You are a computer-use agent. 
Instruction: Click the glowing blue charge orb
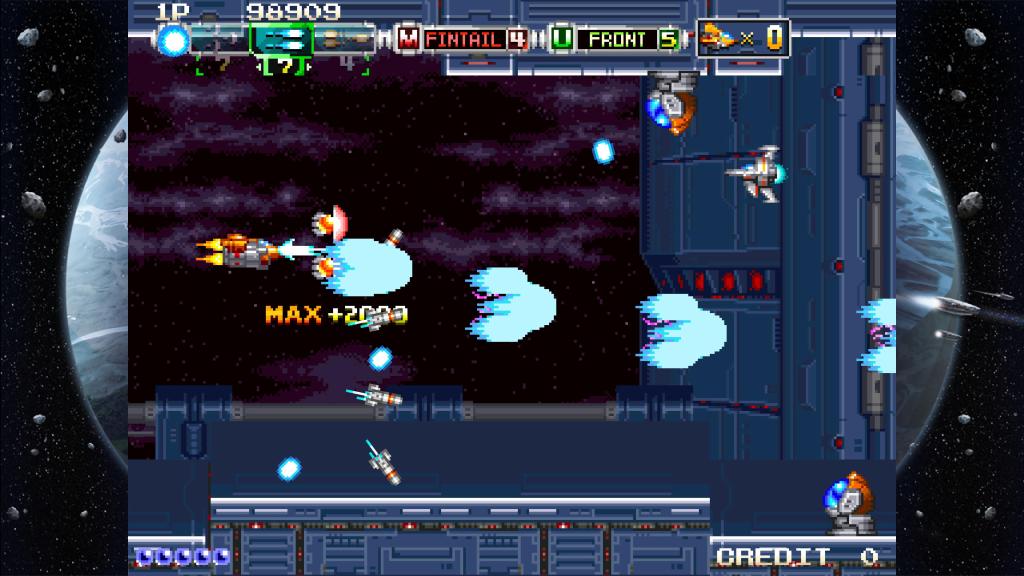174,40
